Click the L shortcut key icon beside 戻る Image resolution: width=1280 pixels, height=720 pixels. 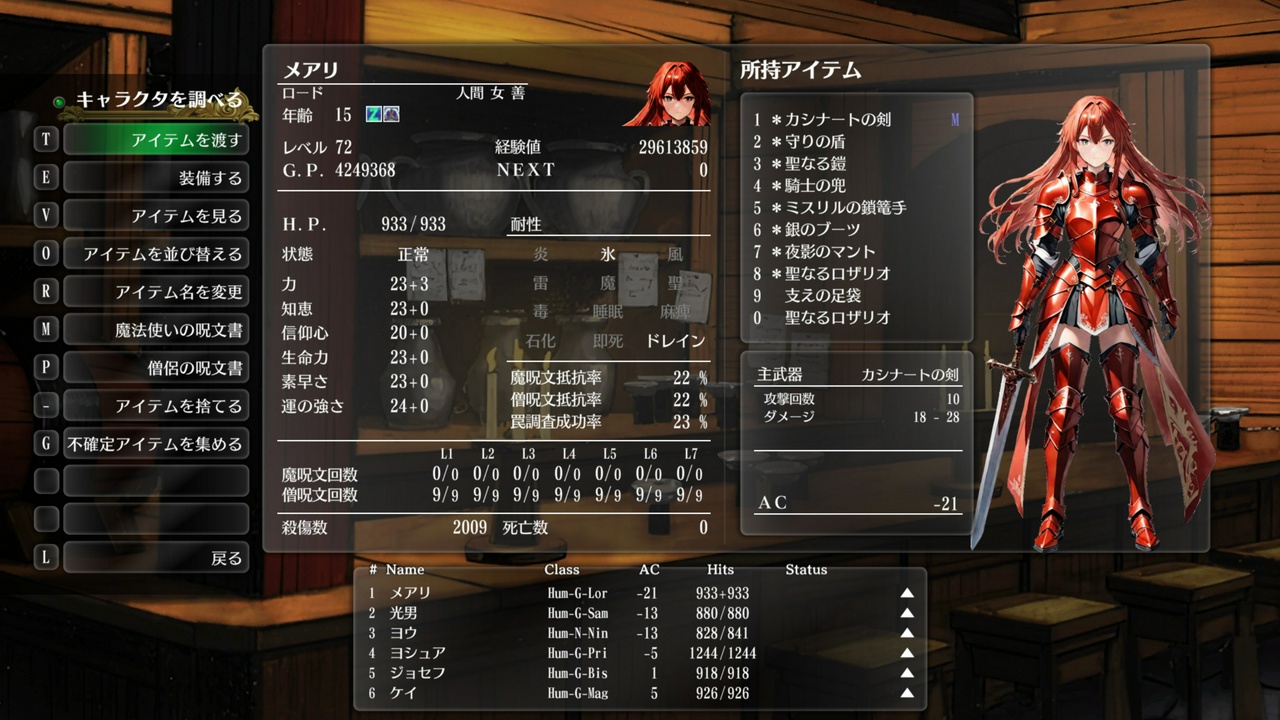point(45,557)
